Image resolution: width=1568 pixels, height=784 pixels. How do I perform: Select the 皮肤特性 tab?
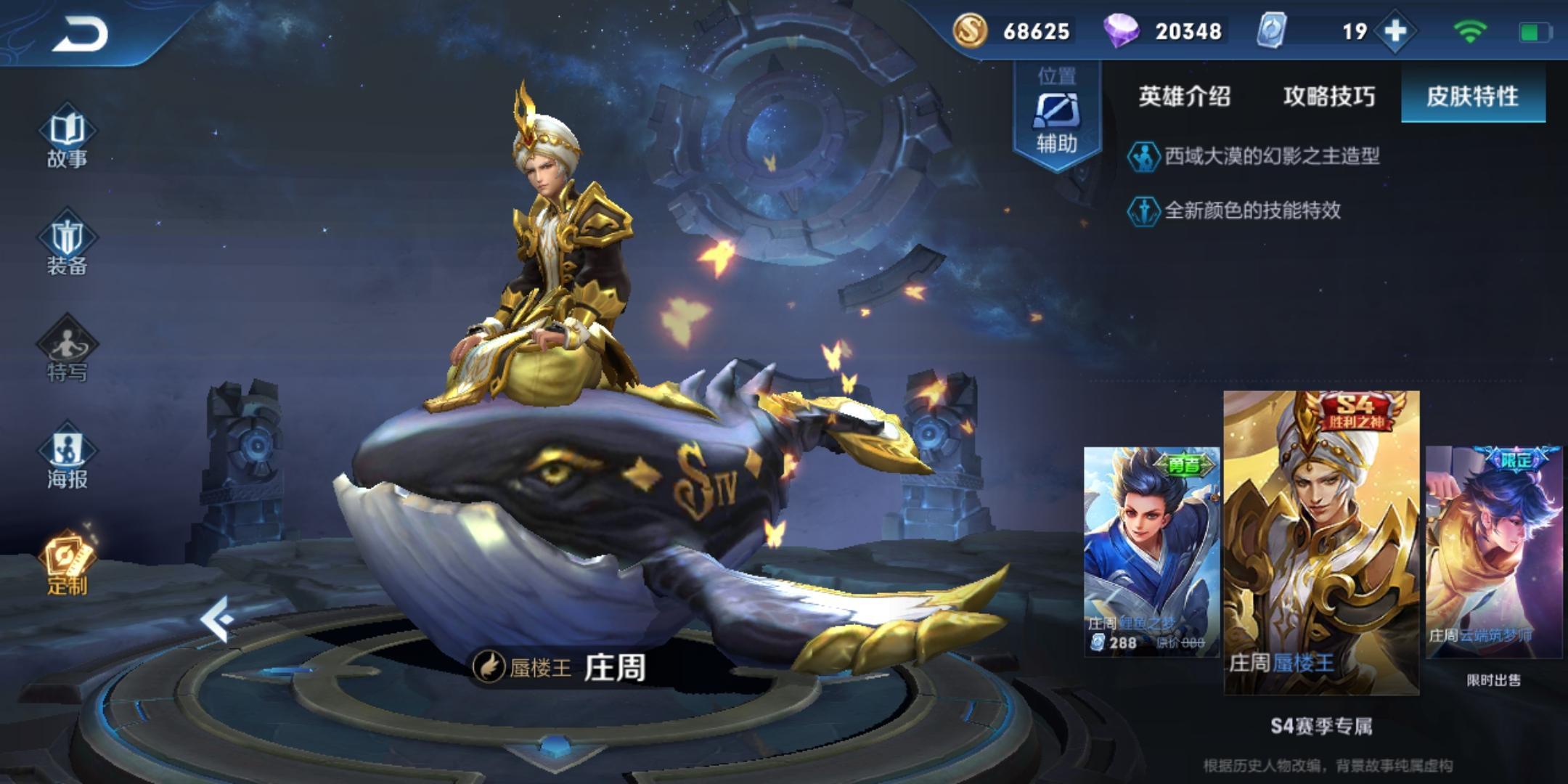tap(1472, 97)
